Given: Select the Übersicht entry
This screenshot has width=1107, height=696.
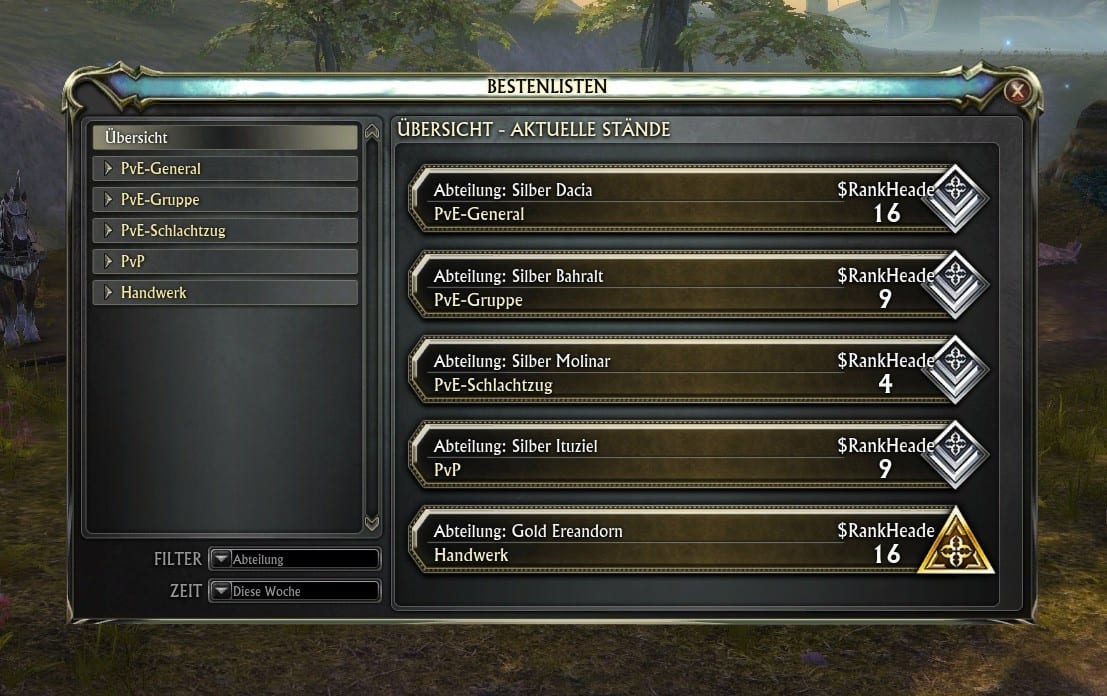Looking at the screenshot, I should (x=224, y=138).
